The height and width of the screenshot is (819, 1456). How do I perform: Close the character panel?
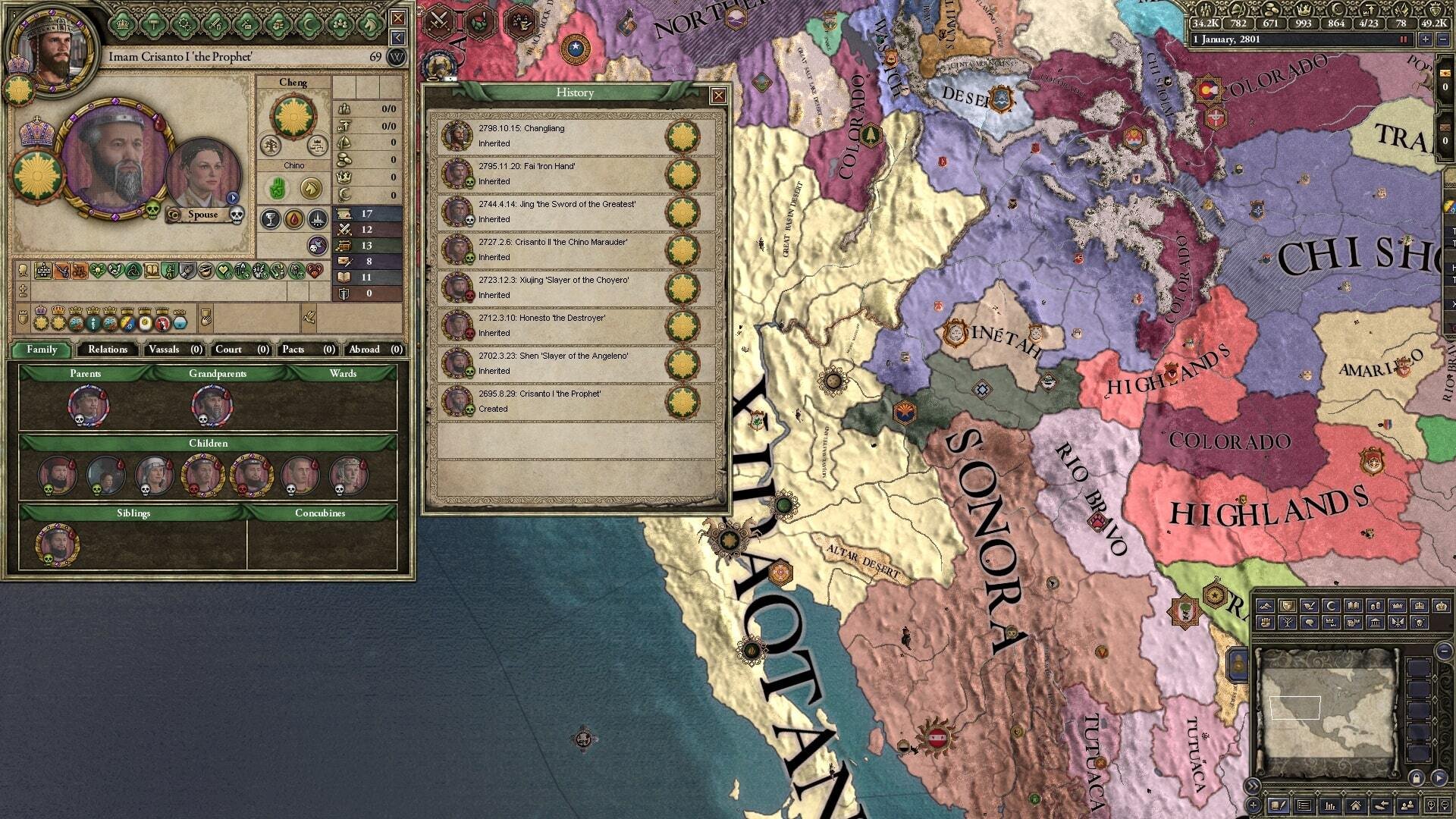(x=397, y=18)
